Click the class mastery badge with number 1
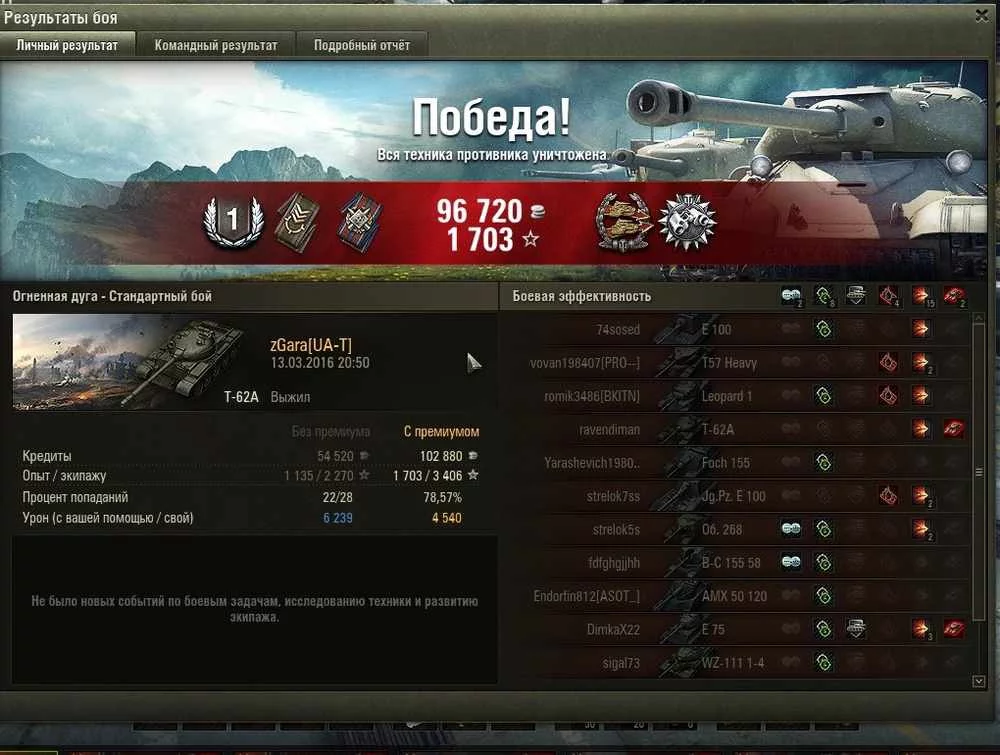This screenshot has width=1000, height=755. click(x=232, y=221)
